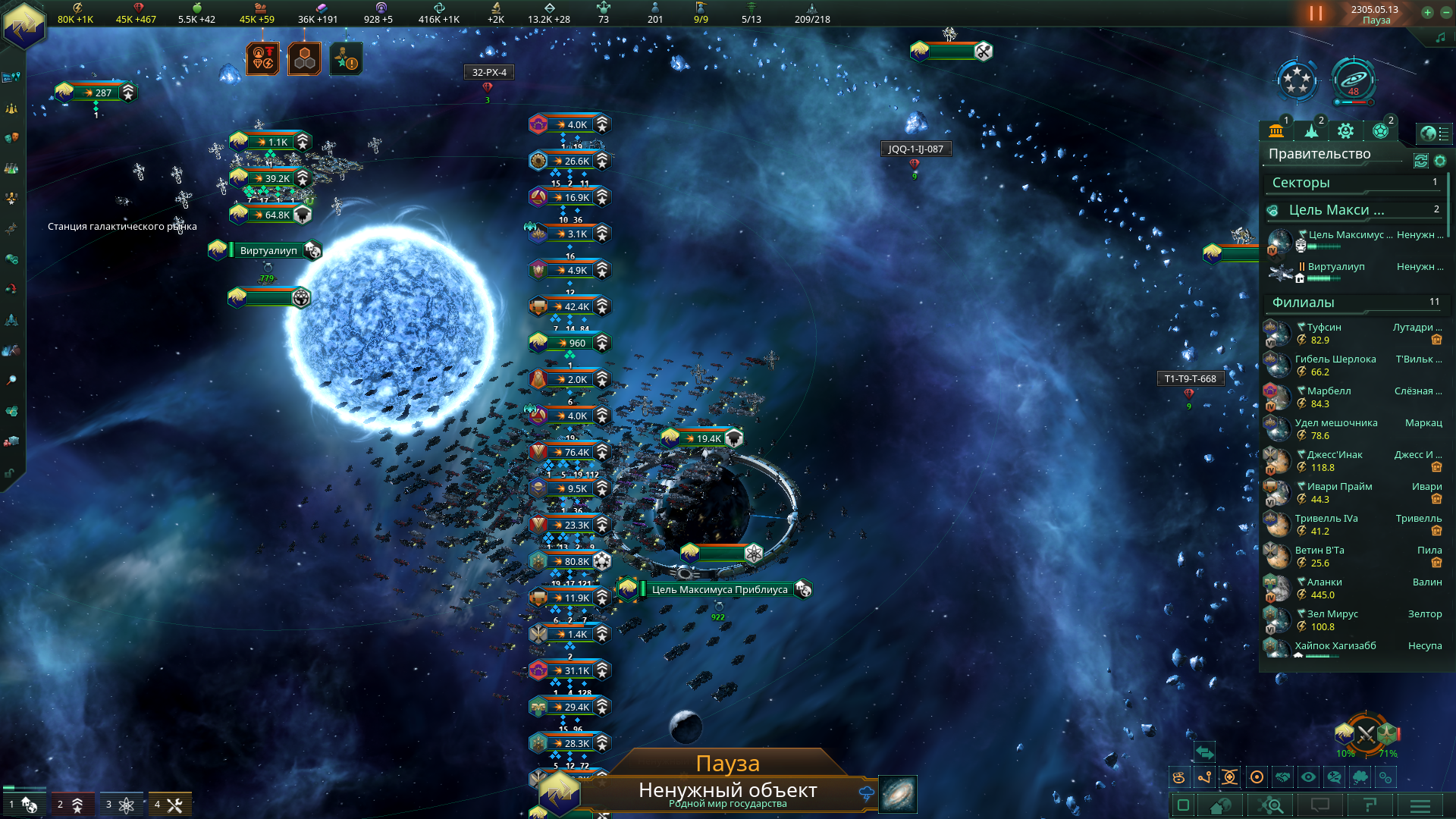The image size is (1456, 819).
Task: Open the empire government emblem at top left
Action: (x=24, y=24)
